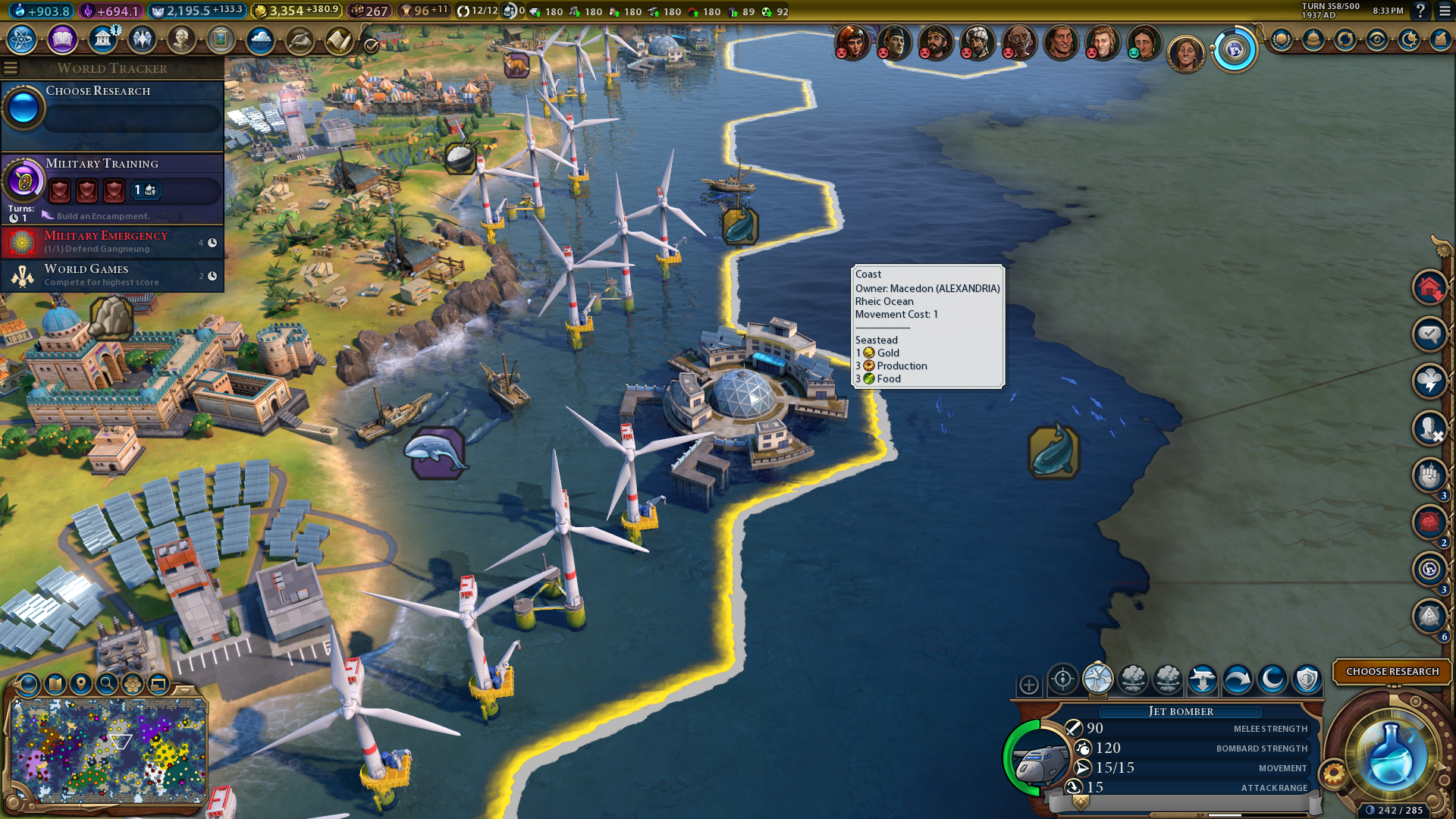This screenshot has height=819, width=1456.
Task: Open the Military Emergency tracker entry
Action: click(x=112, y=242)
